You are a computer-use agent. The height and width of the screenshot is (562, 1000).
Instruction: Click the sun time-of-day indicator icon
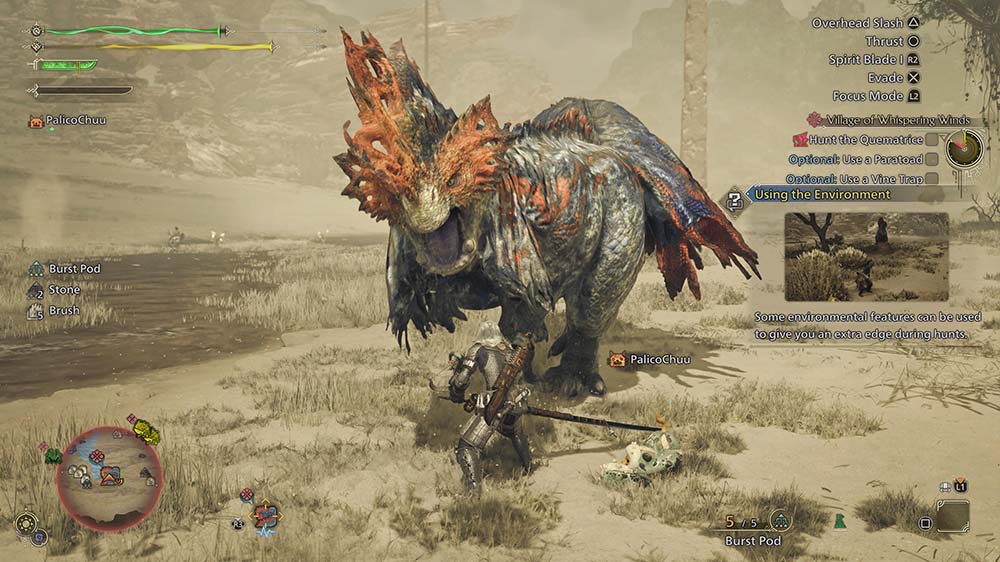26,523
